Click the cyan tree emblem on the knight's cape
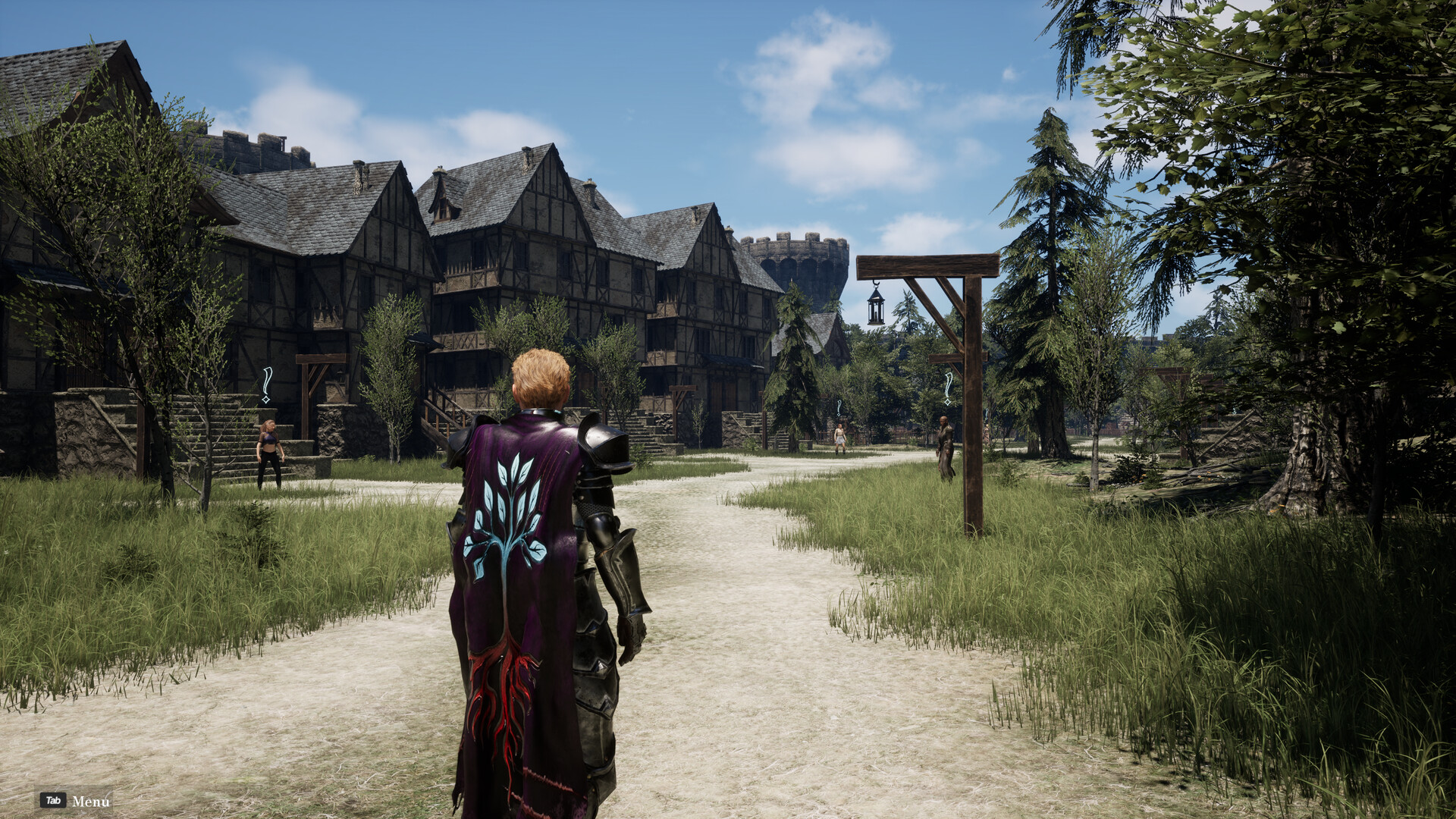 (507, 508)
